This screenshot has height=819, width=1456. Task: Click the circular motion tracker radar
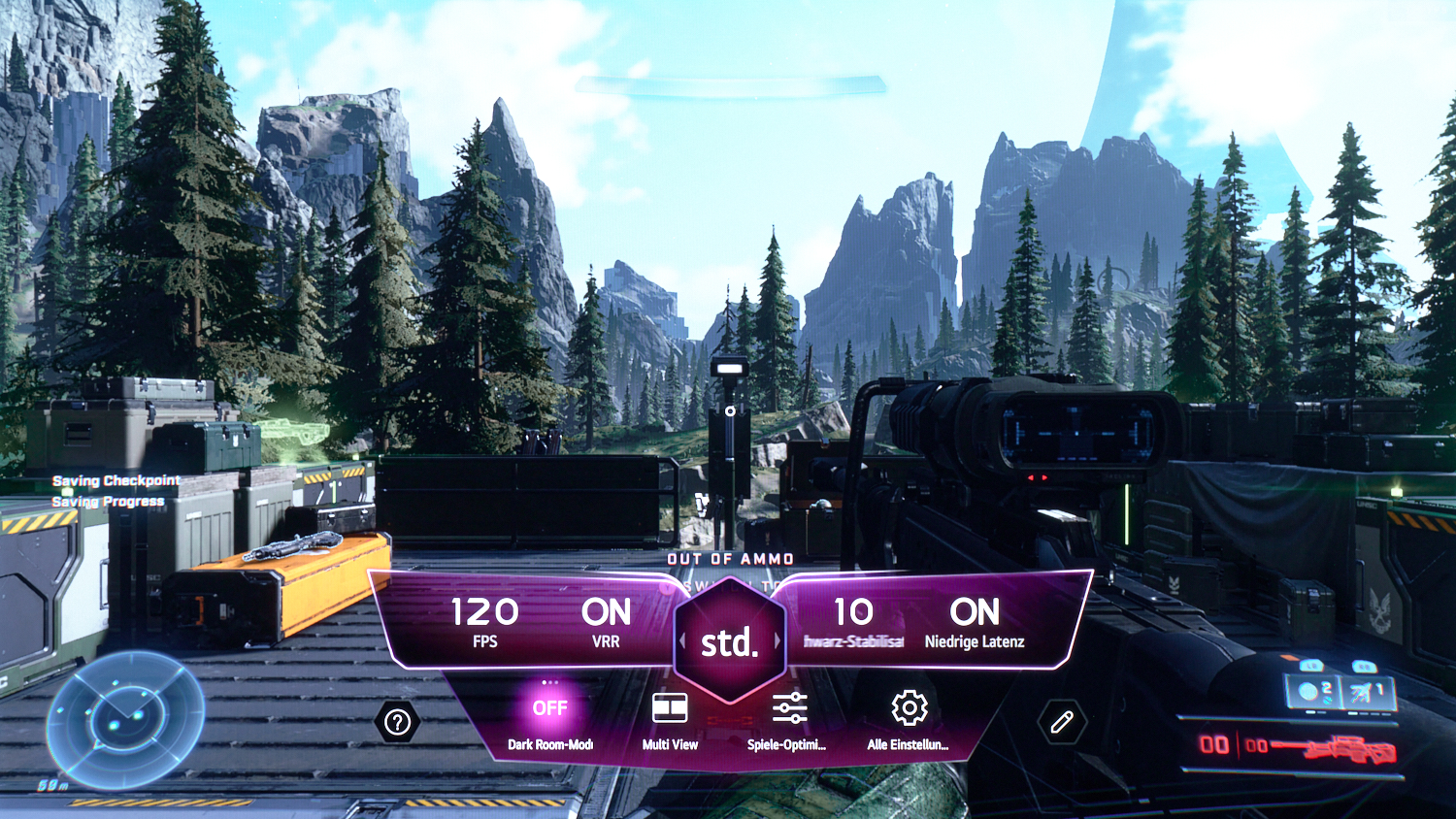(125, 719)
